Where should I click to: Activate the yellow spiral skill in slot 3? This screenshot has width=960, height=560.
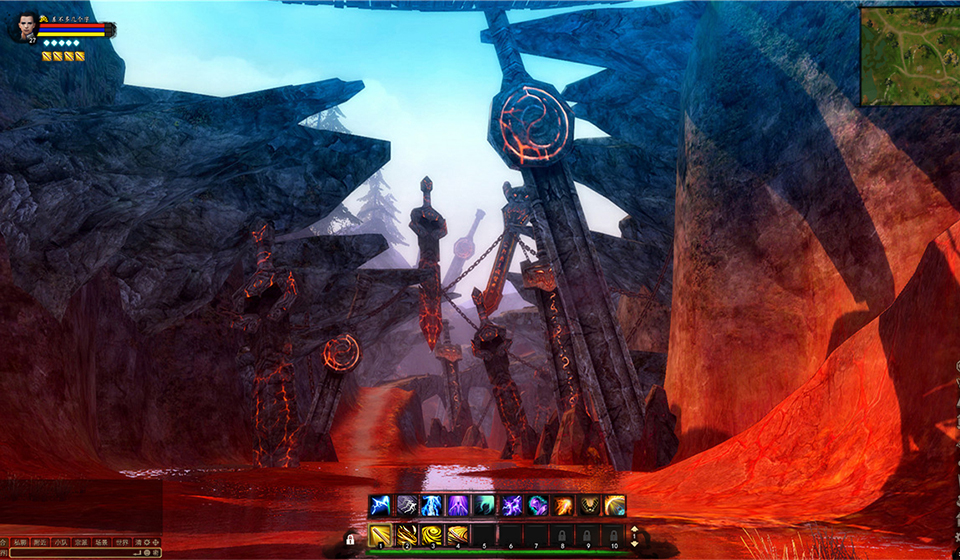(x=432, y=535)
